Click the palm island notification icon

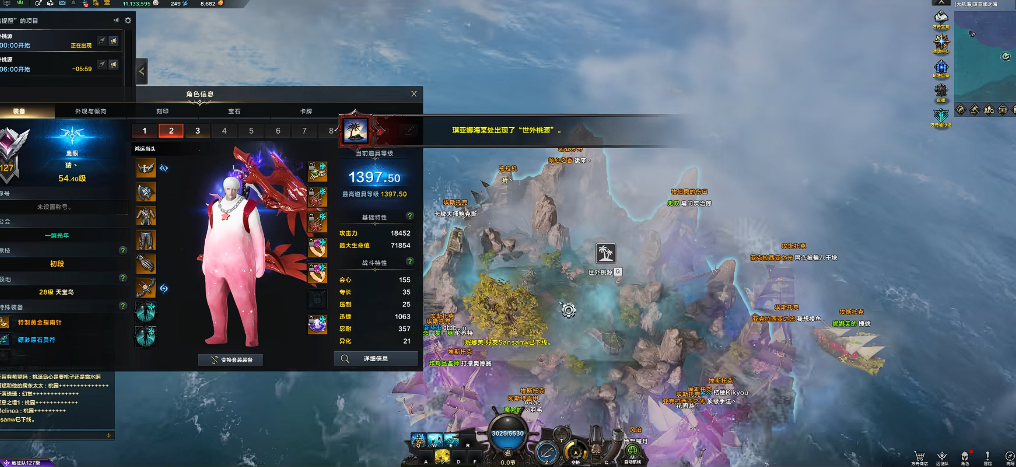[x=355, y=129]
